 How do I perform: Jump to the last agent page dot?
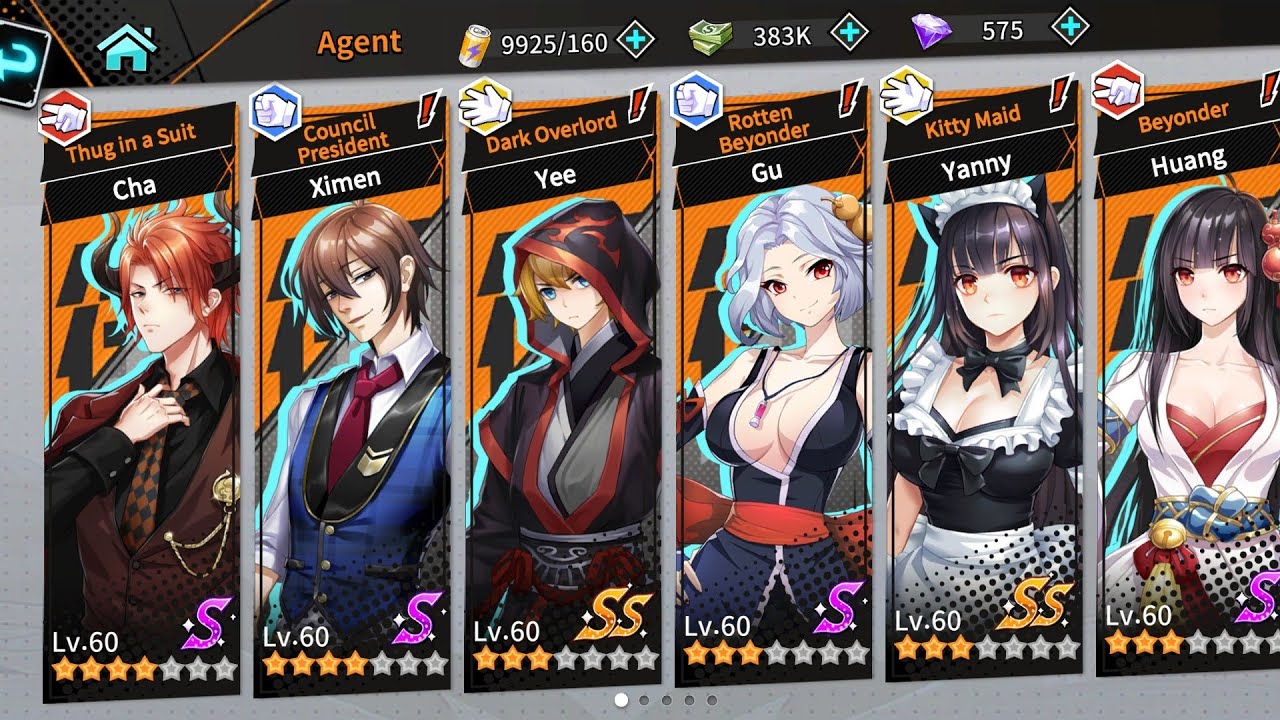[711, 701]
